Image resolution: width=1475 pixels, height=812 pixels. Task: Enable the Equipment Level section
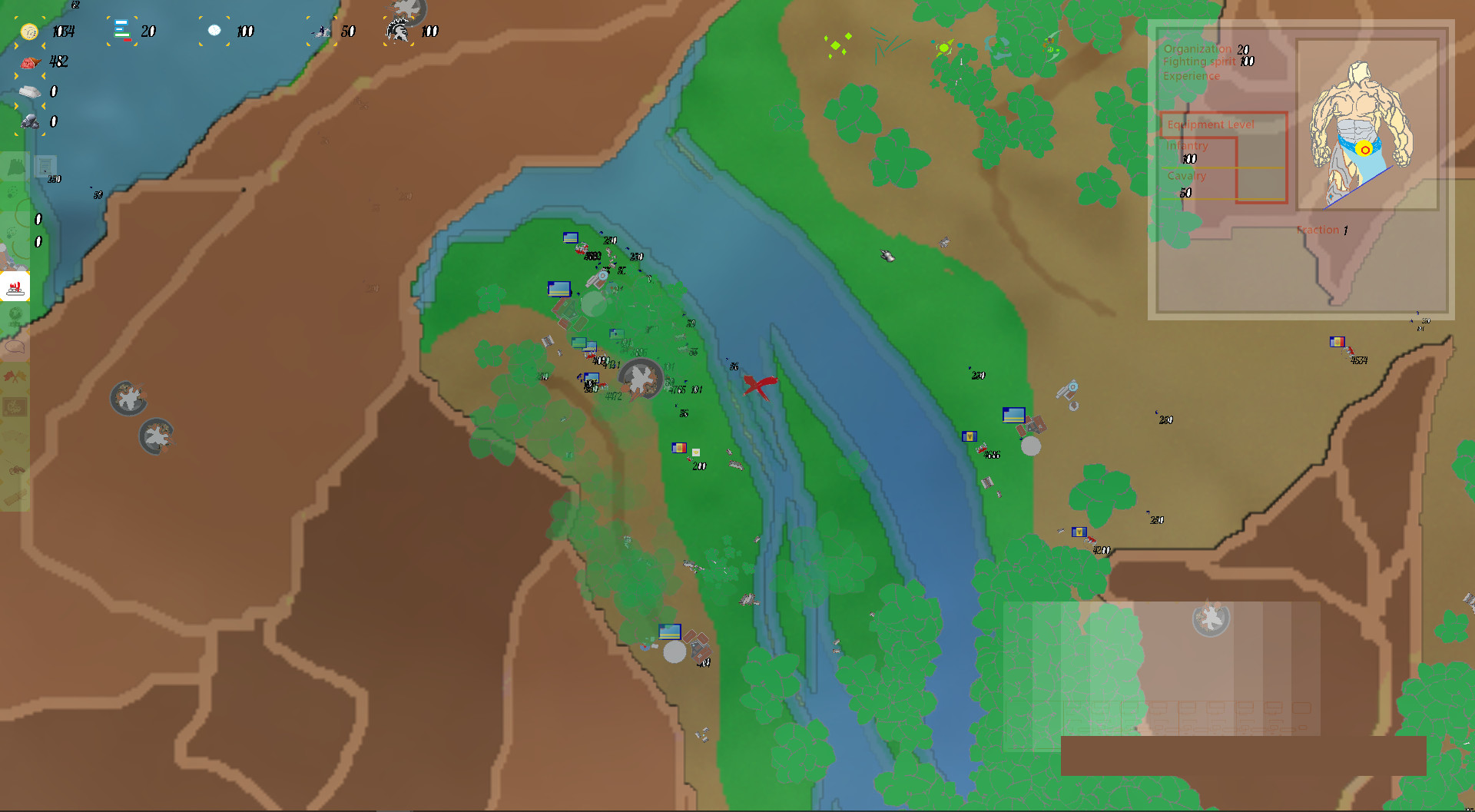point(1211,124)
